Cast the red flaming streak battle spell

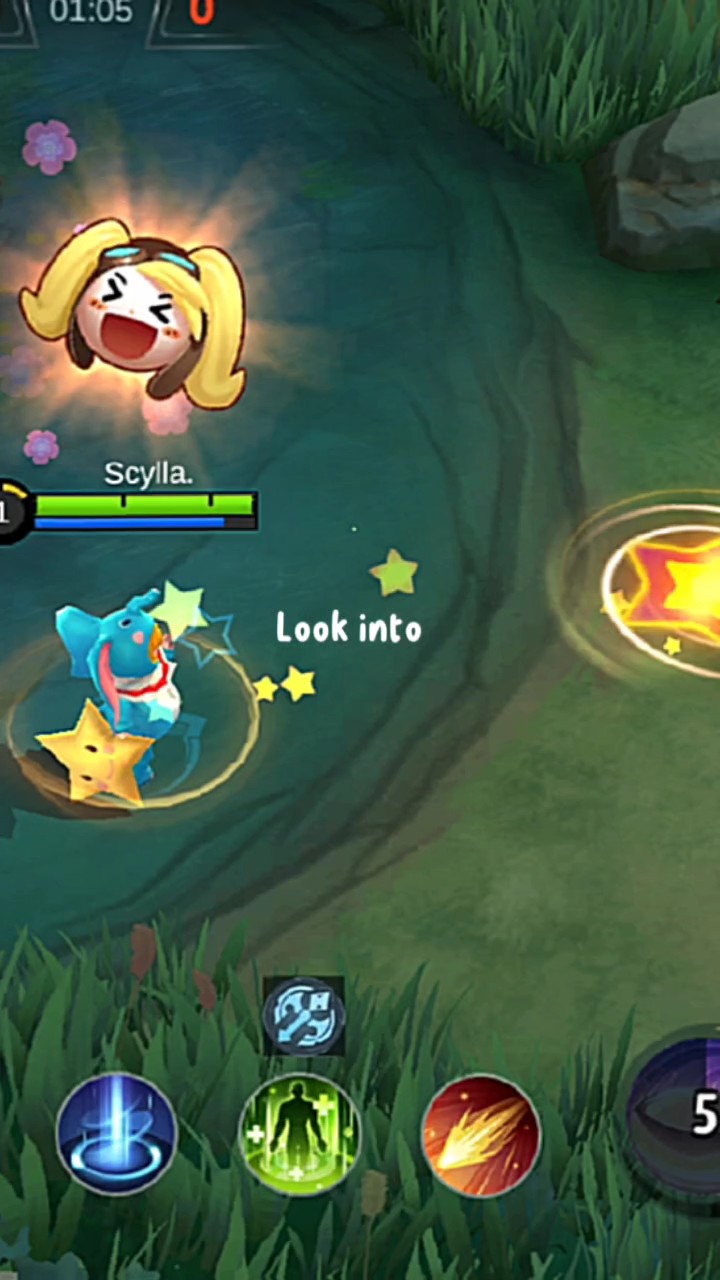481,1135
